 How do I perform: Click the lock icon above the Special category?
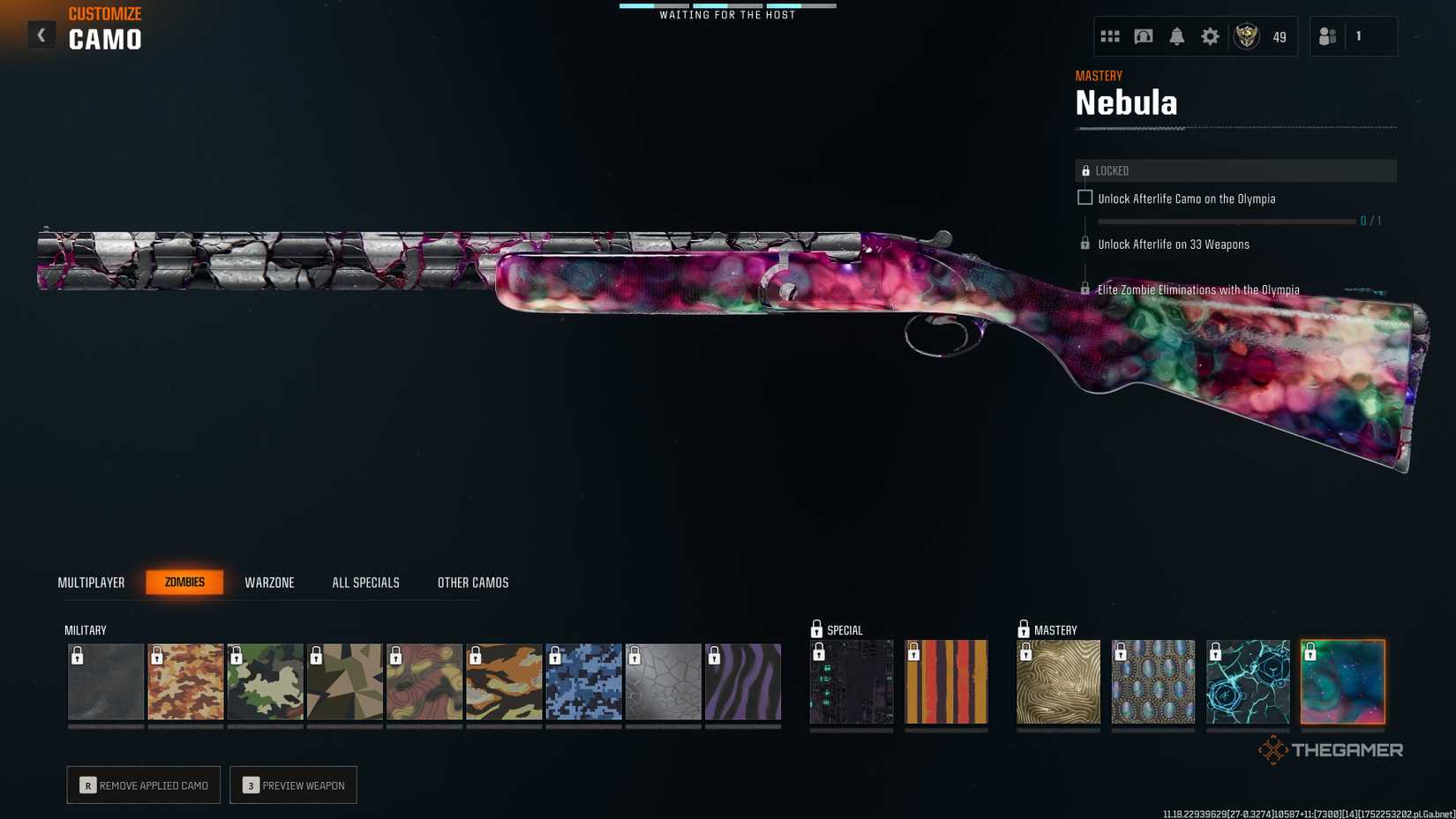pyautogui.click(x=814, y=629)
